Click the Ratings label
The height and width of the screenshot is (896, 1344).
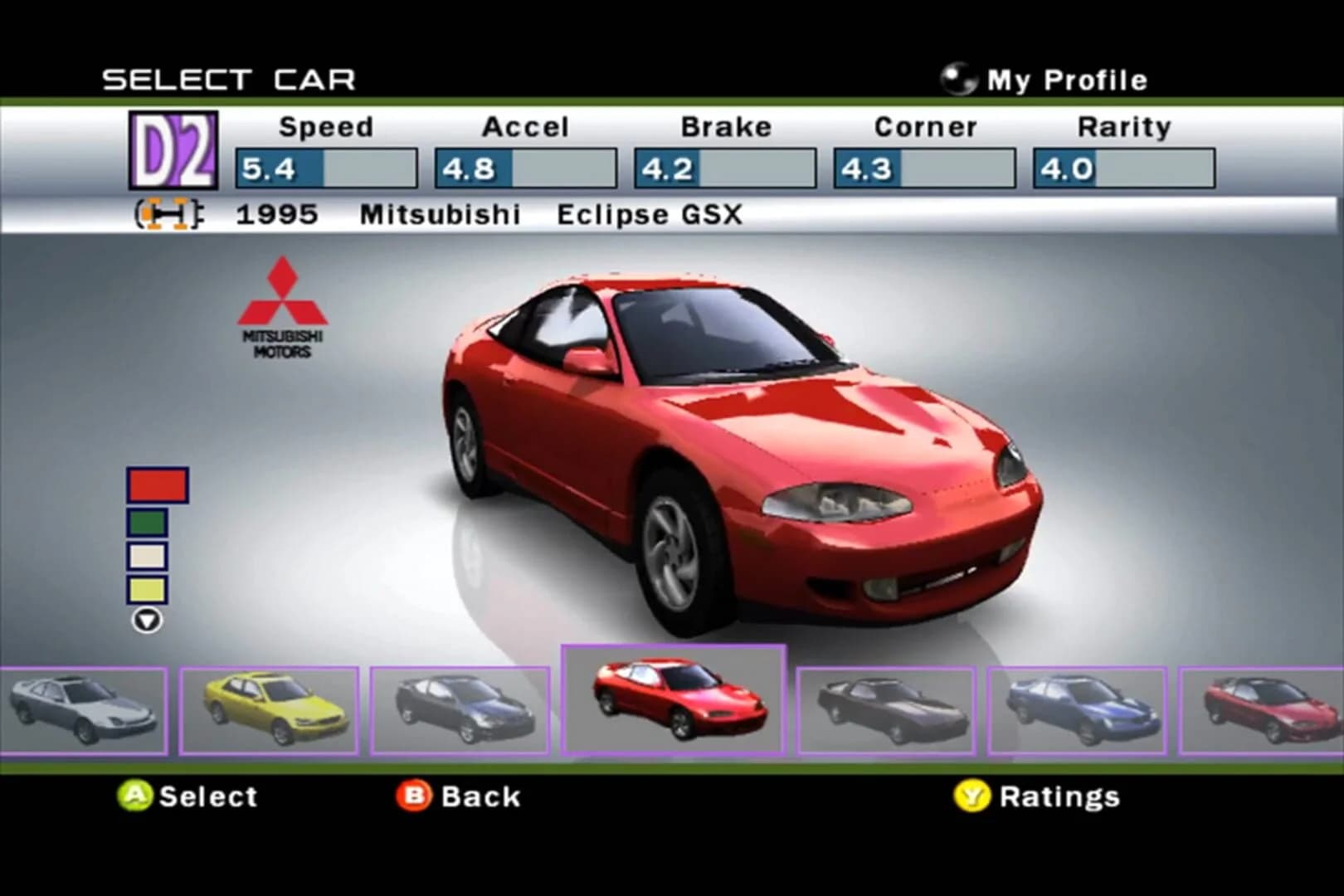click(x=1062, y=796)
